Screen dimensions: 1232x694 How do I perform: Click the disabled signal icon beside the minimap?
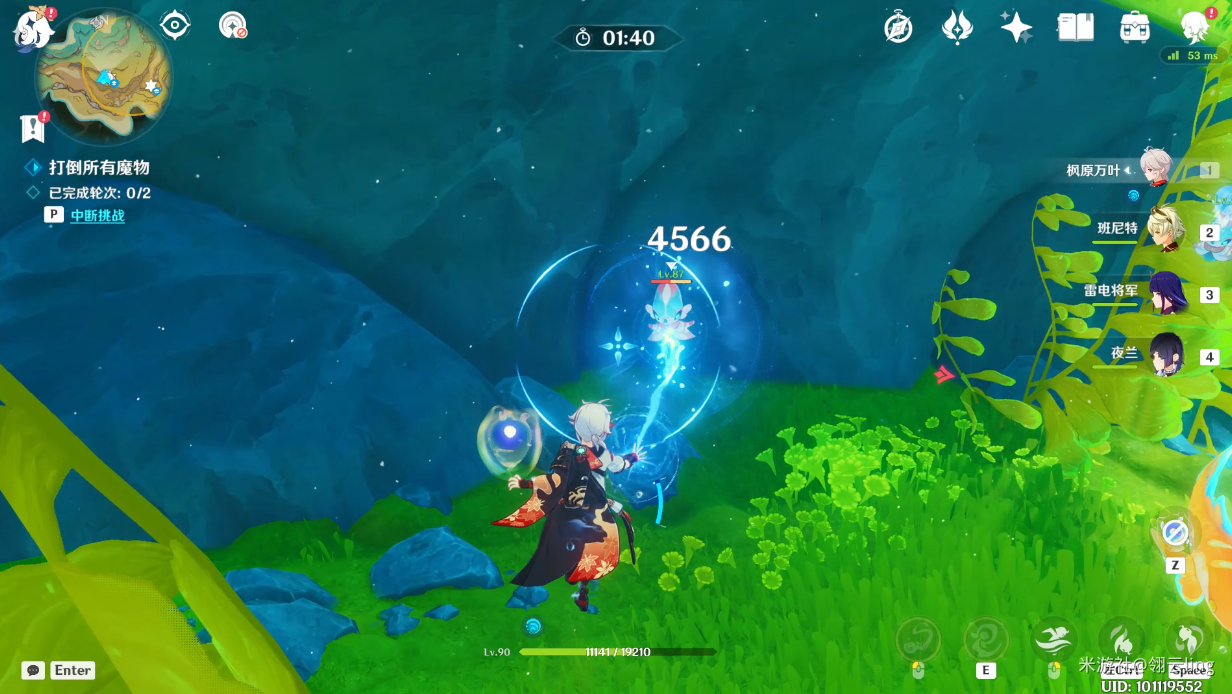click(233, 25)
